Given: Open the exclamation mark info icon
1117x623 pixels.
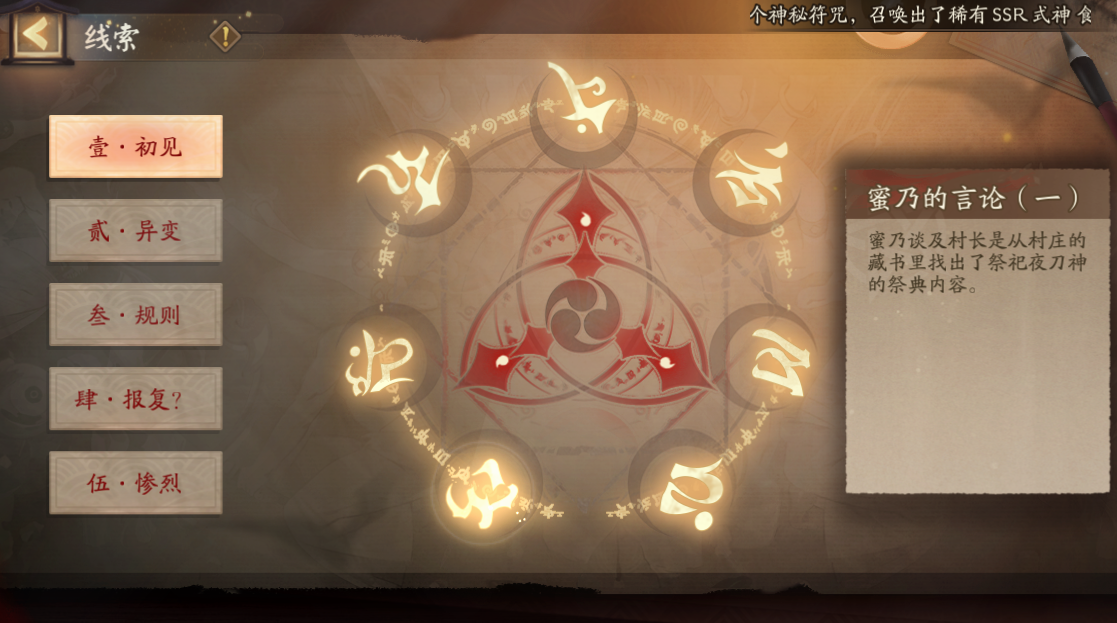Looking at the screenshot, I should point(226,37).
